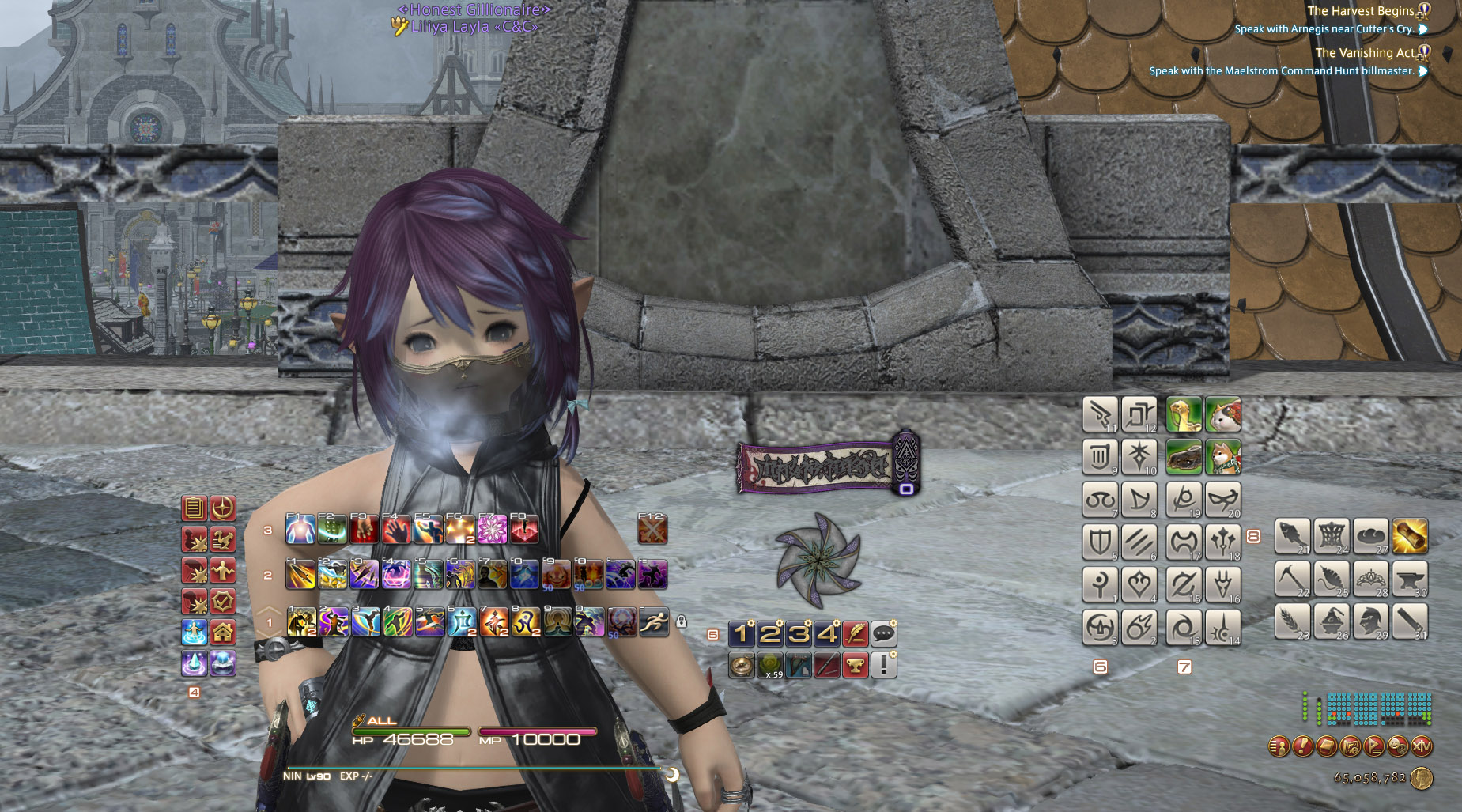This screenshot has width=1462, height=812.
Task: Activate the glowing golden scroll icon
Action: (x=1410, y=536)
